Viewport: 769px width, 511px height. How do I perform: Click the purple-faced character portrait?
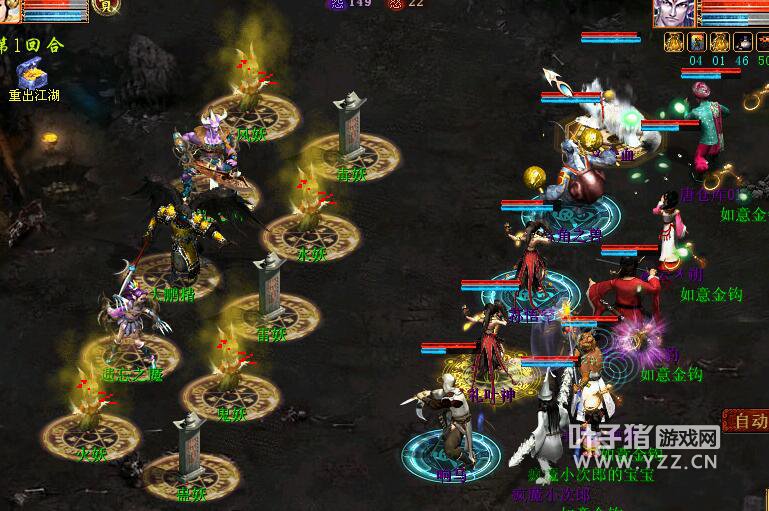(x=673, y=13)
